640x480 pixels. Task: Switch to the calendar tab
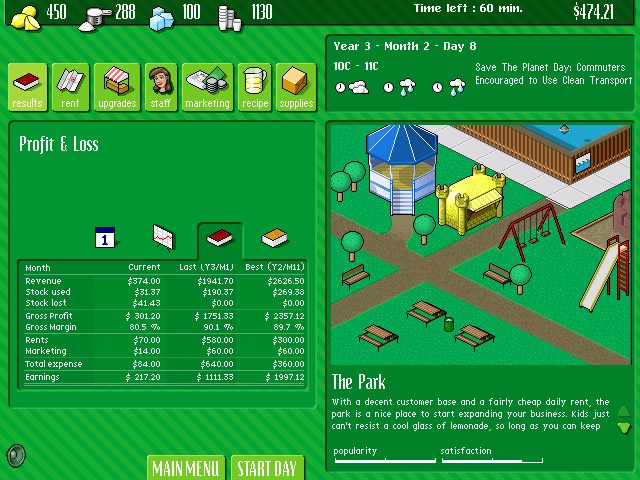pyautogui.click(x=107, y=237)
